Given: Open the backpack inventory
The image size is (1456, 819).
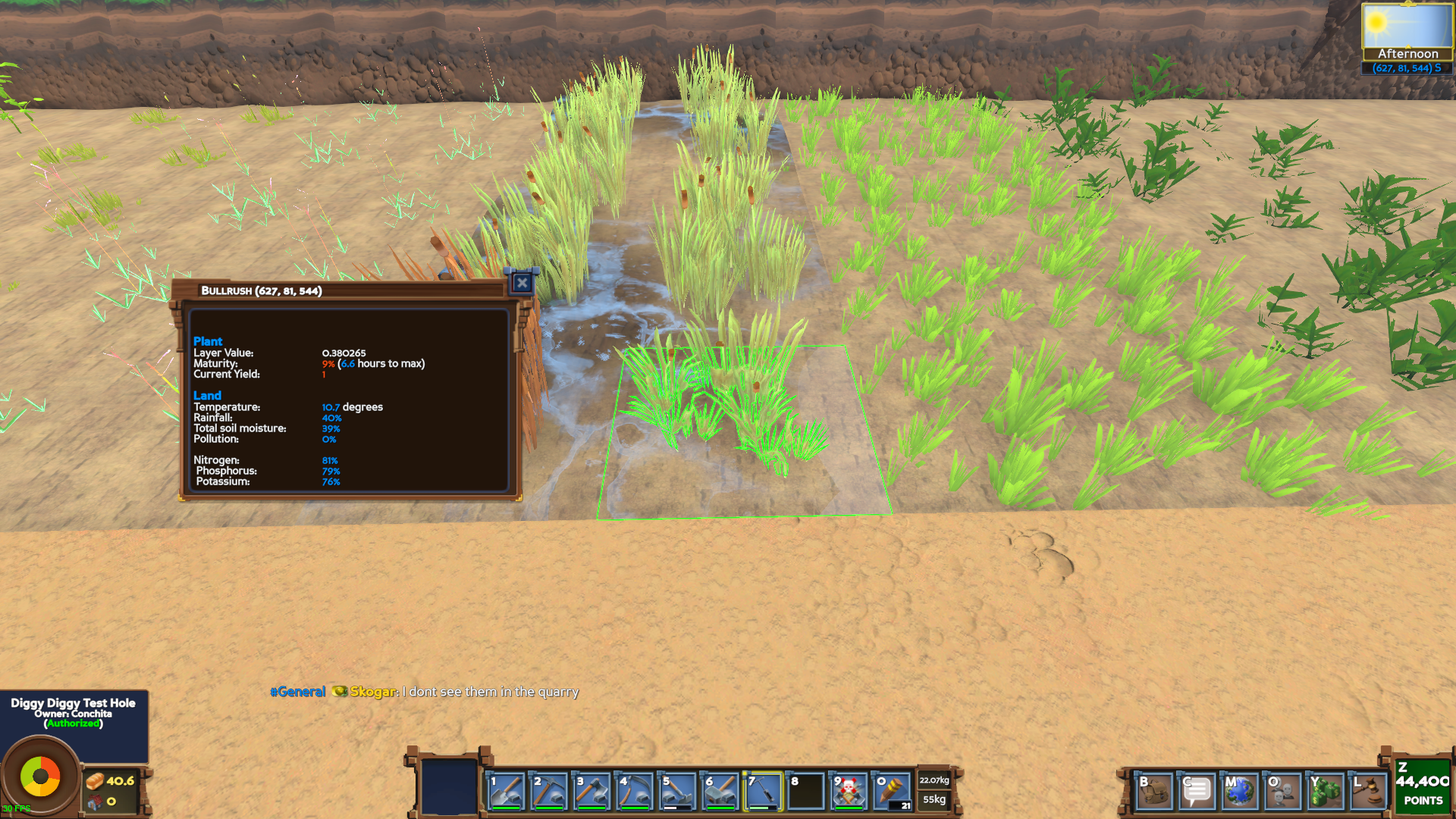Looking at the screenshot, I should 1154,792.
